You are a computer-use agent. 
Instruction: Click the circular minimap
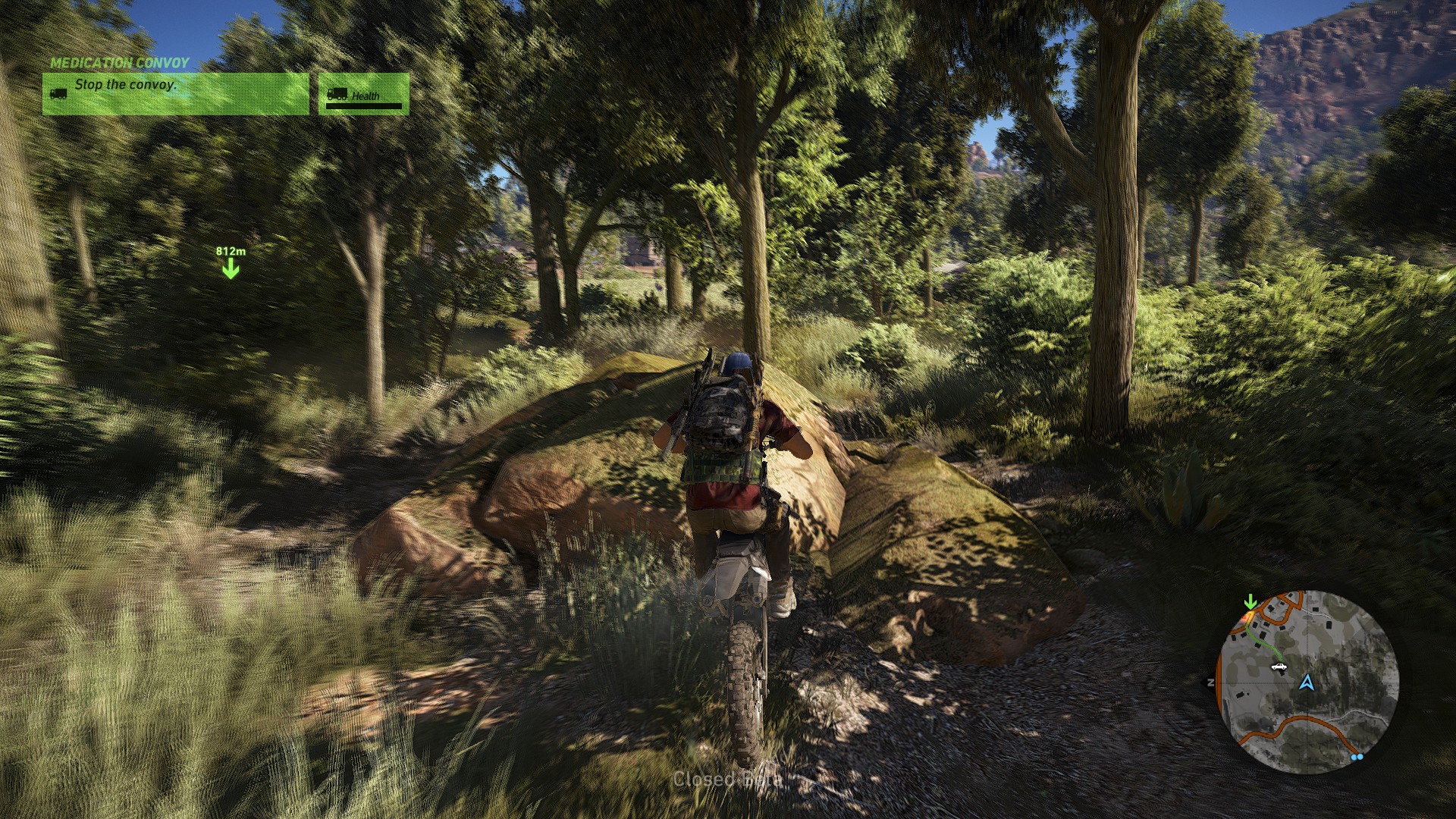1307,681
